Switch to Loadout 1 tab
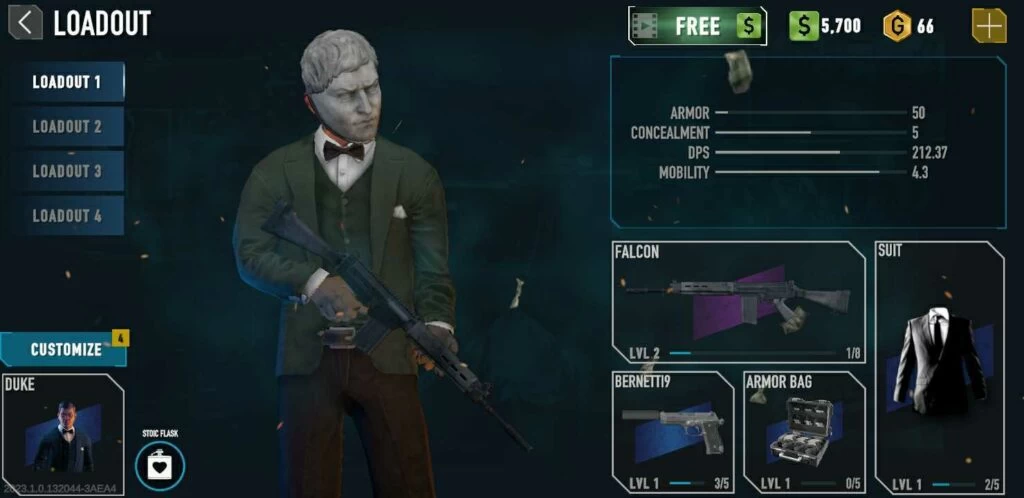The width and height of the screenshot is (1024, 498). click(x=67, y=82)
